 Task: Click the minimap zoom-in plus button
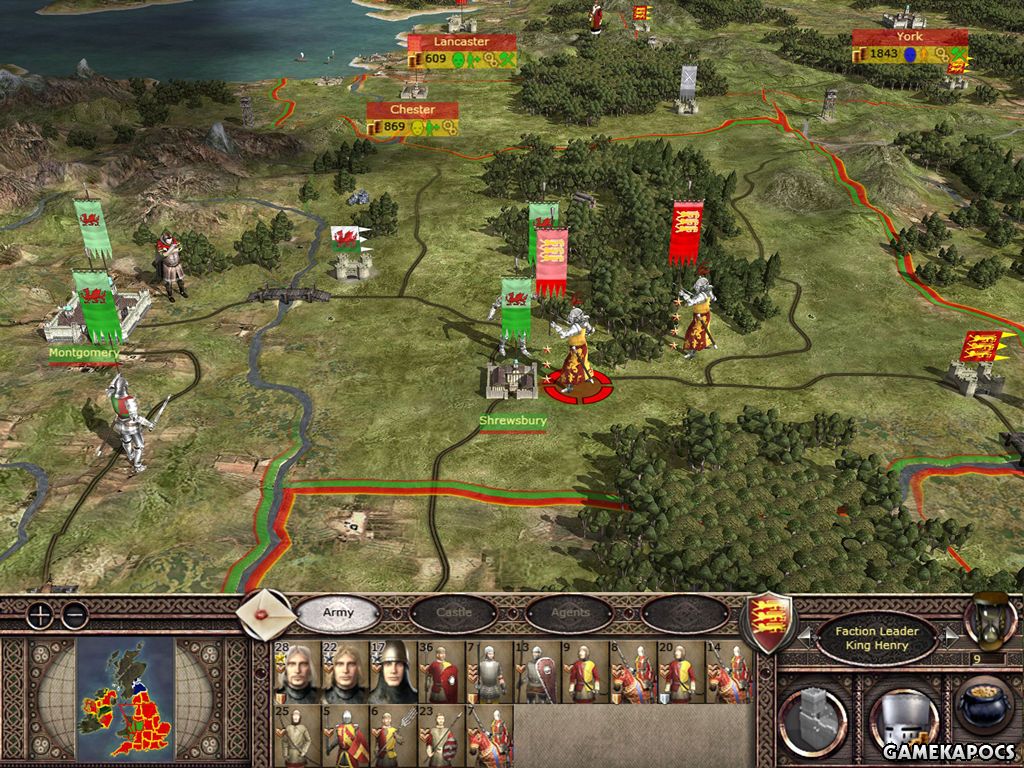(39, 615)
